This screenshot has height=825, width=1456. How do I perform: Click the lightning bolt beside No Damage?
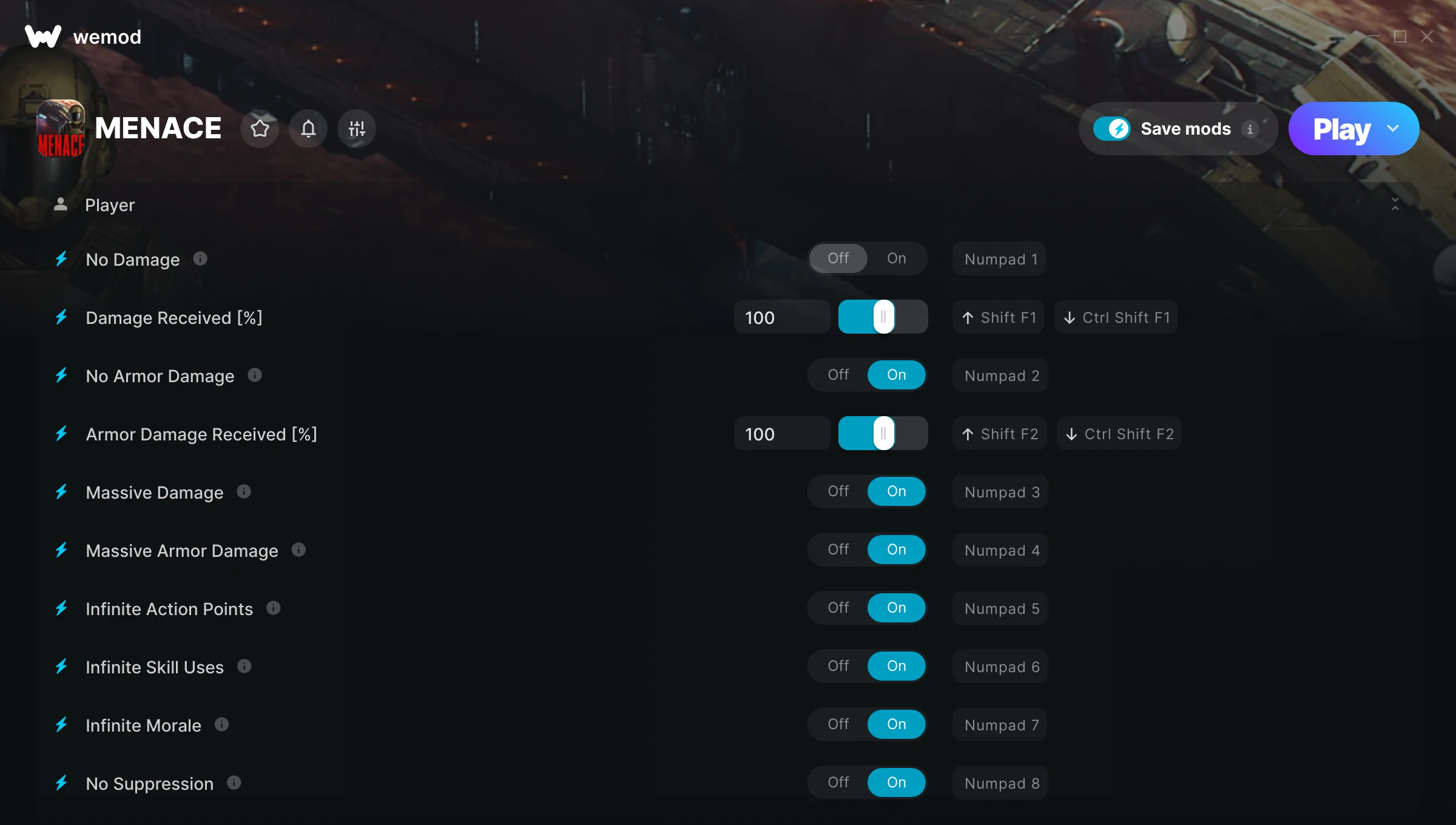pos(61,259)
